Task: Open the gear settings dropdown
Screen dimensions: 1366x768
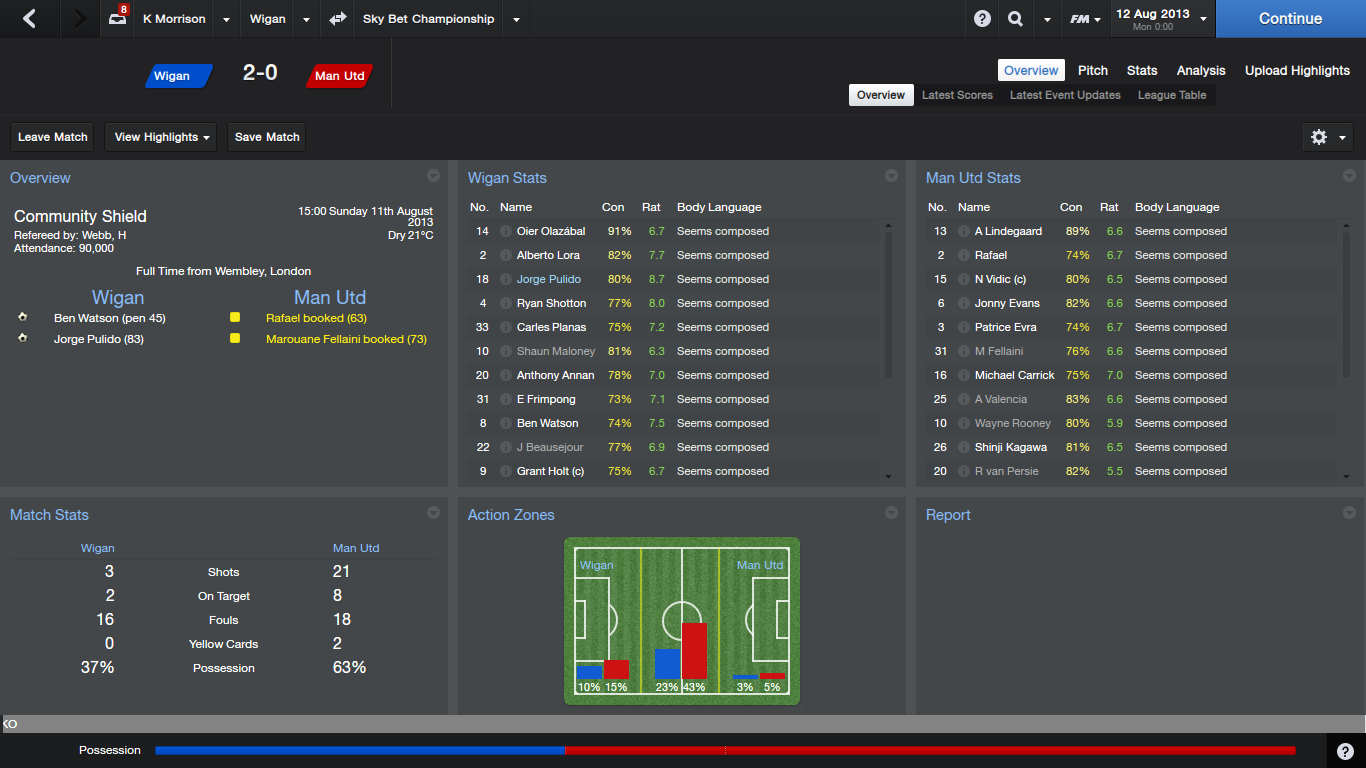Action: click(x=1328, y=137)
